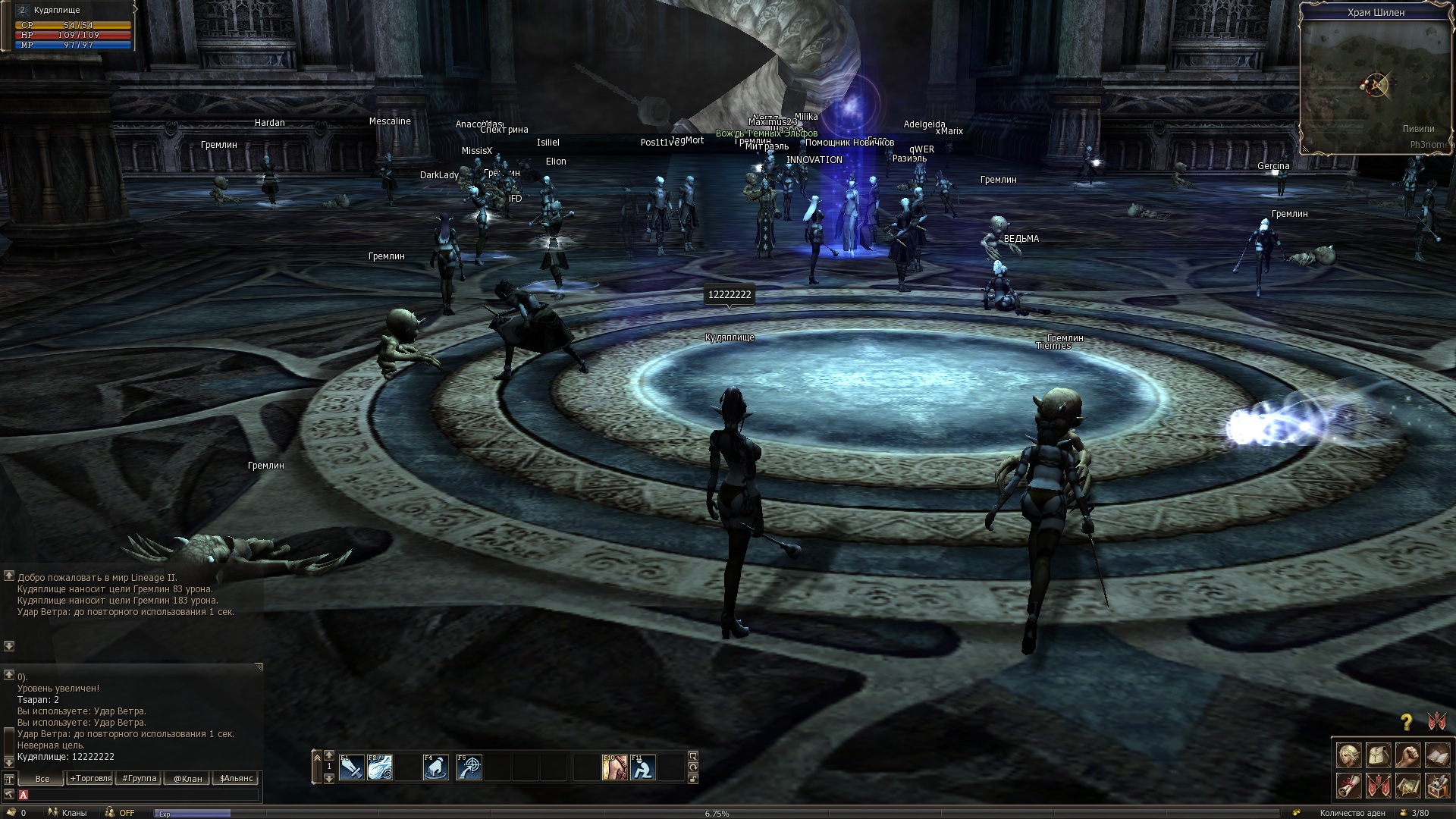Cast the Wind Strike spell in F2
The image size is (1456, 819).
380,767
